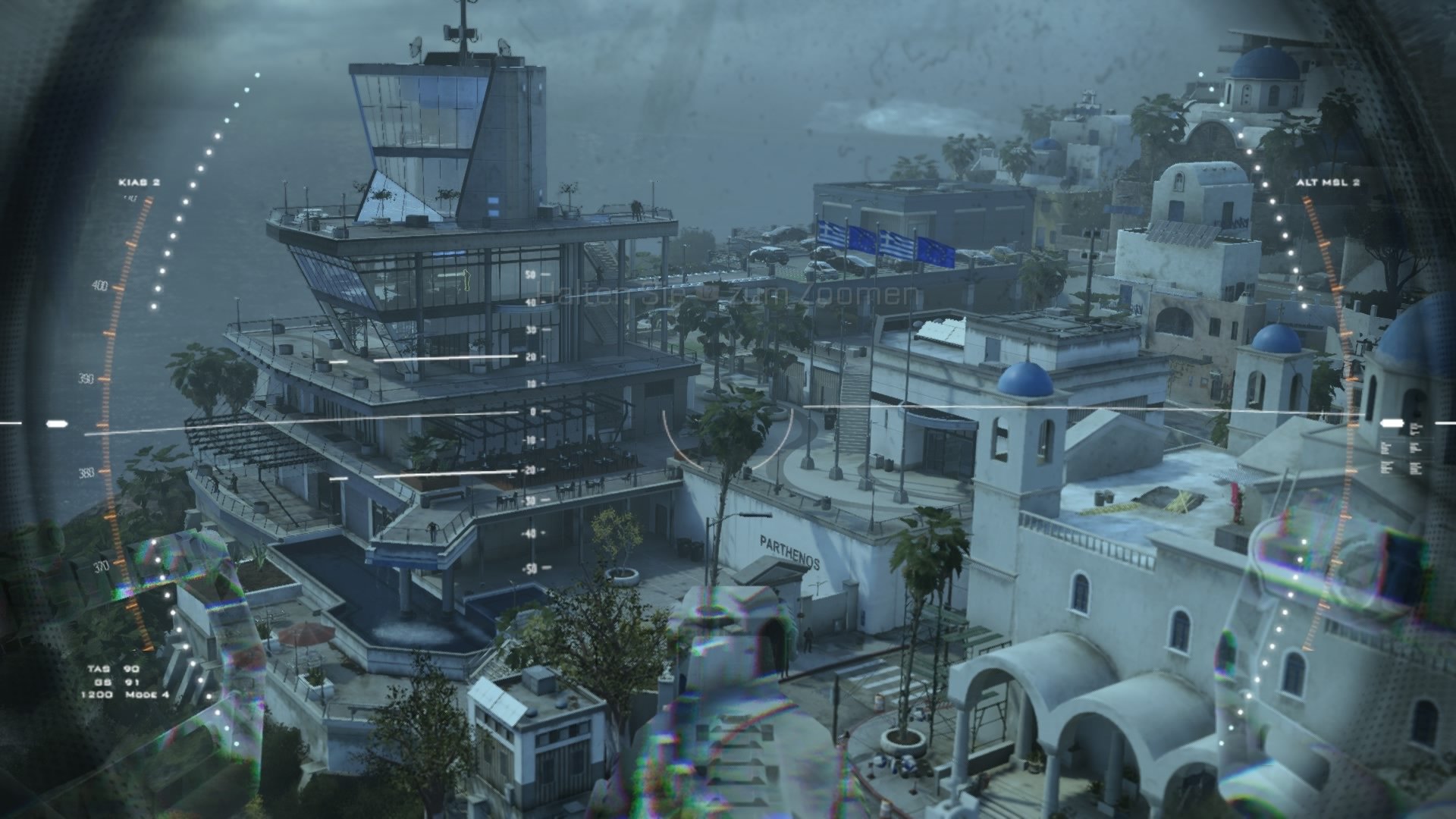Expand the vertical elevation scale near 50
This screenshot has width=1456, height=819.
click(x=531, y=275)
